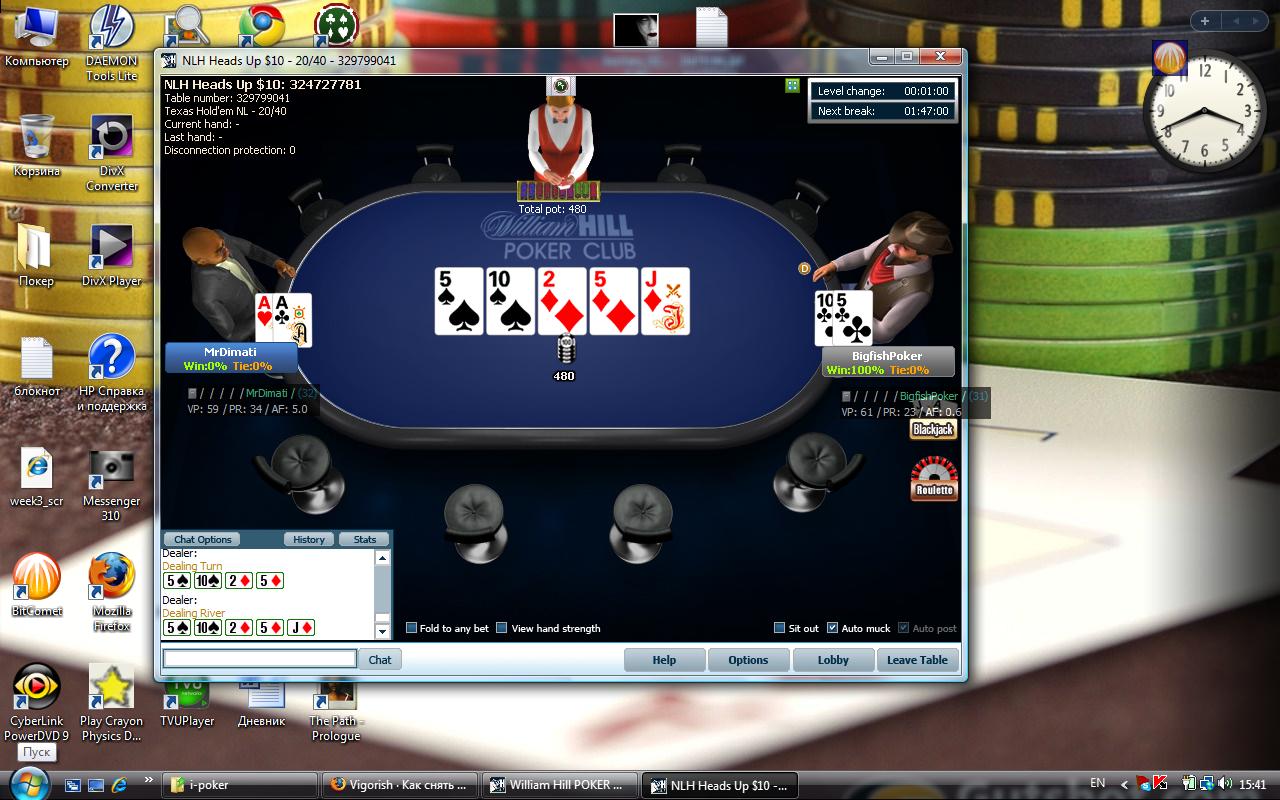The image size is (1280, 800).
Task: Select MrDimati's player name plate
Action: [229, 358]
